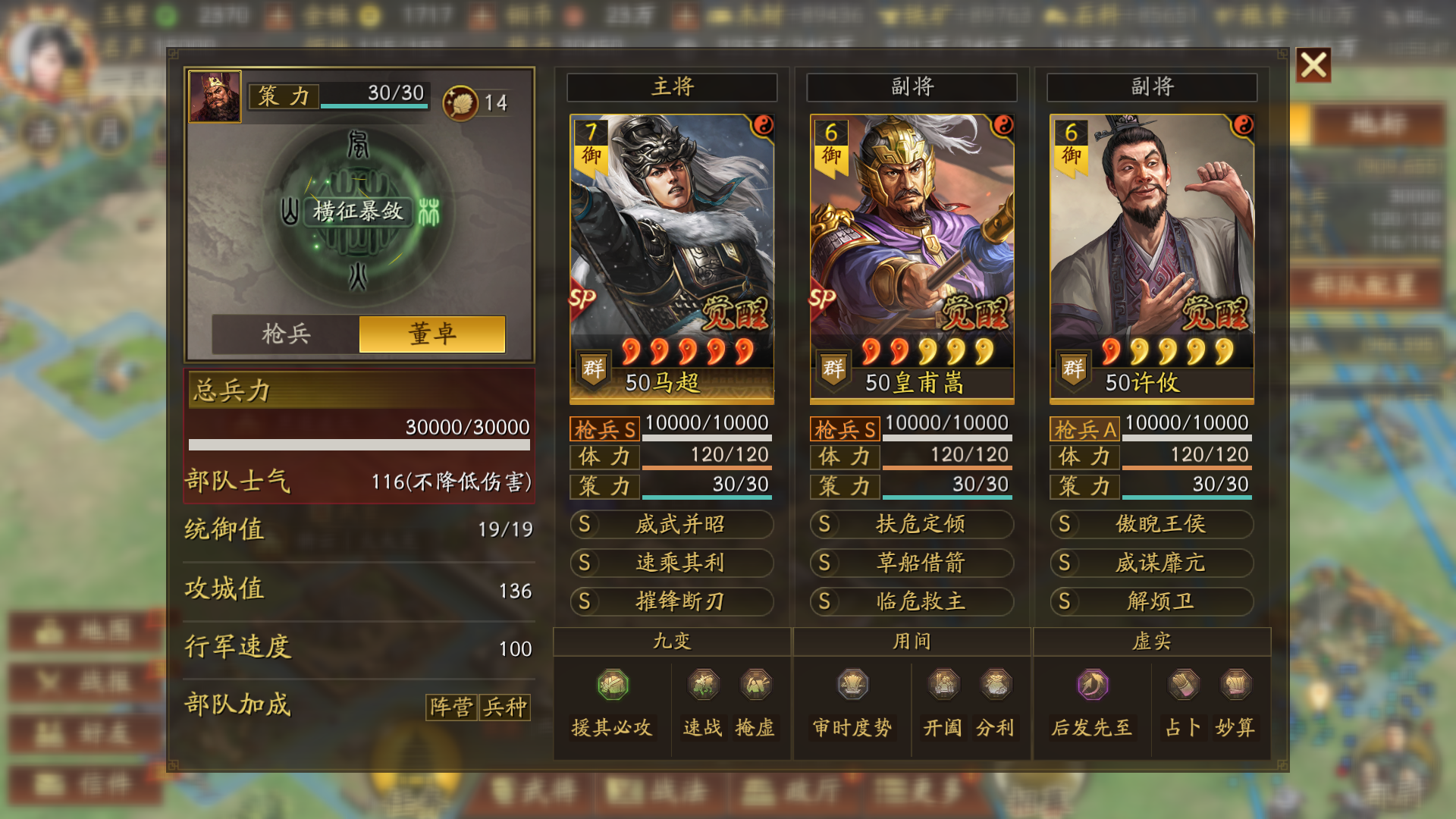The height and width of the screenshot is (819, 1456).
Task: Open the 解烦卫 skill
Action: coord(1151,601)
